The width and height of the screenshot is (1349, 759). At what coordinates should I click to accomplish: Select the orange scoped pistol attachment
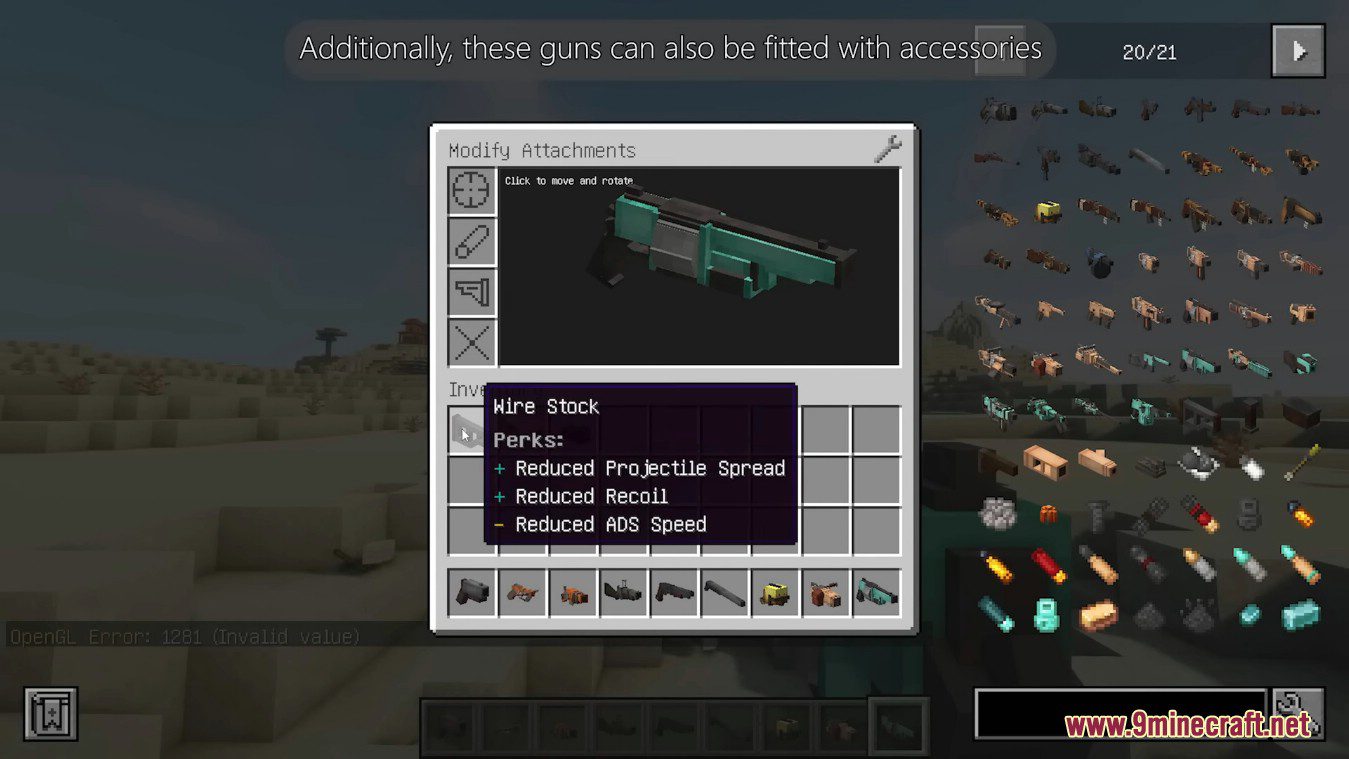[x=522, y=591]
